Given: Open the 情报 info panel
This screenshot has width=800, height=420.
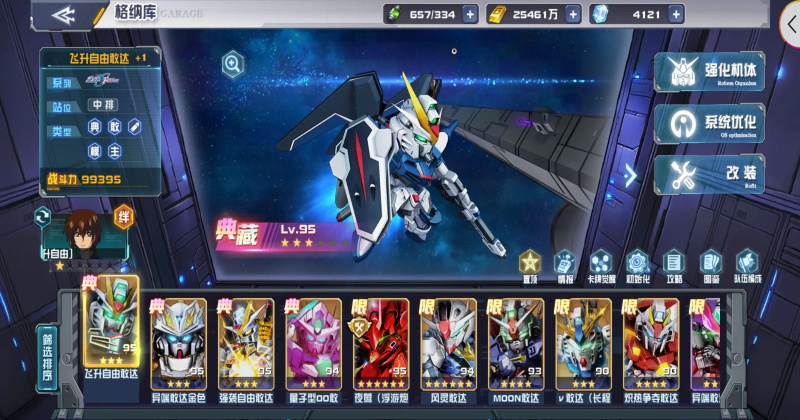Looking at the screenshot, I should (x=565, y=266).
